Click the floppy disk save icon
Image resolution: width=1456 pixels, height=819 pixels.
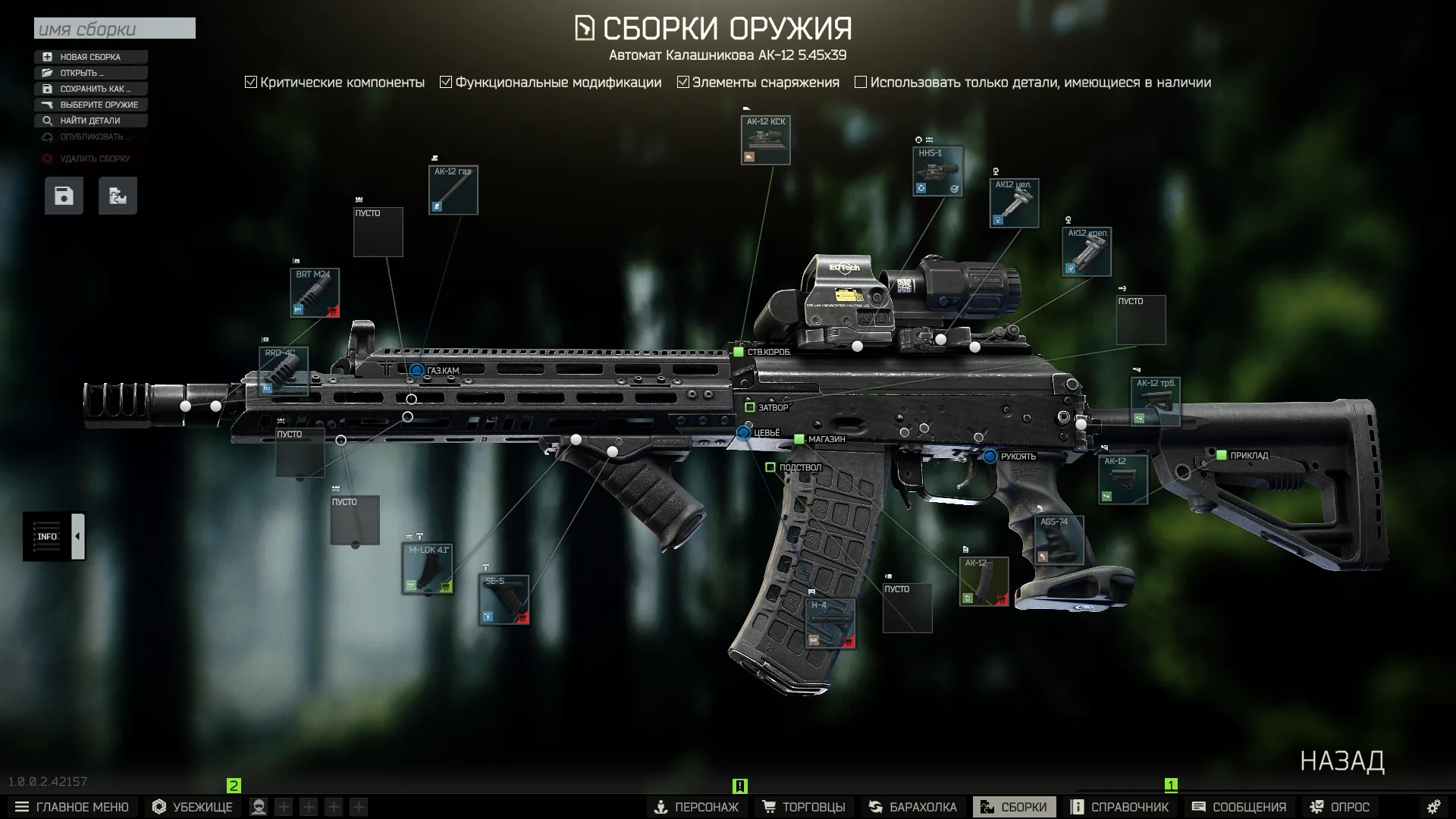point(64,196)
